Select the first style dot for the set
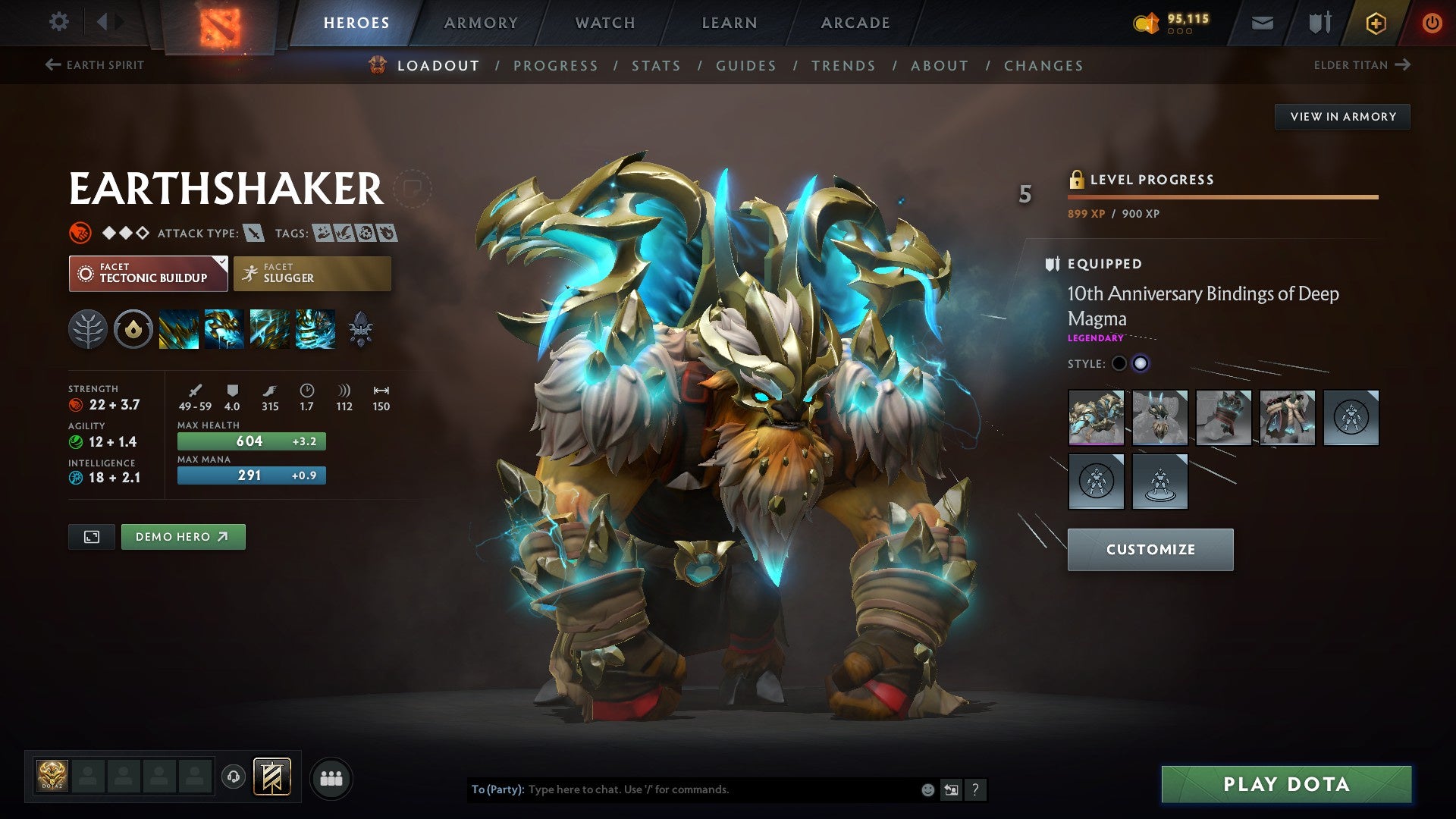Screen dimensions: 1456x819 point(1120,364)
